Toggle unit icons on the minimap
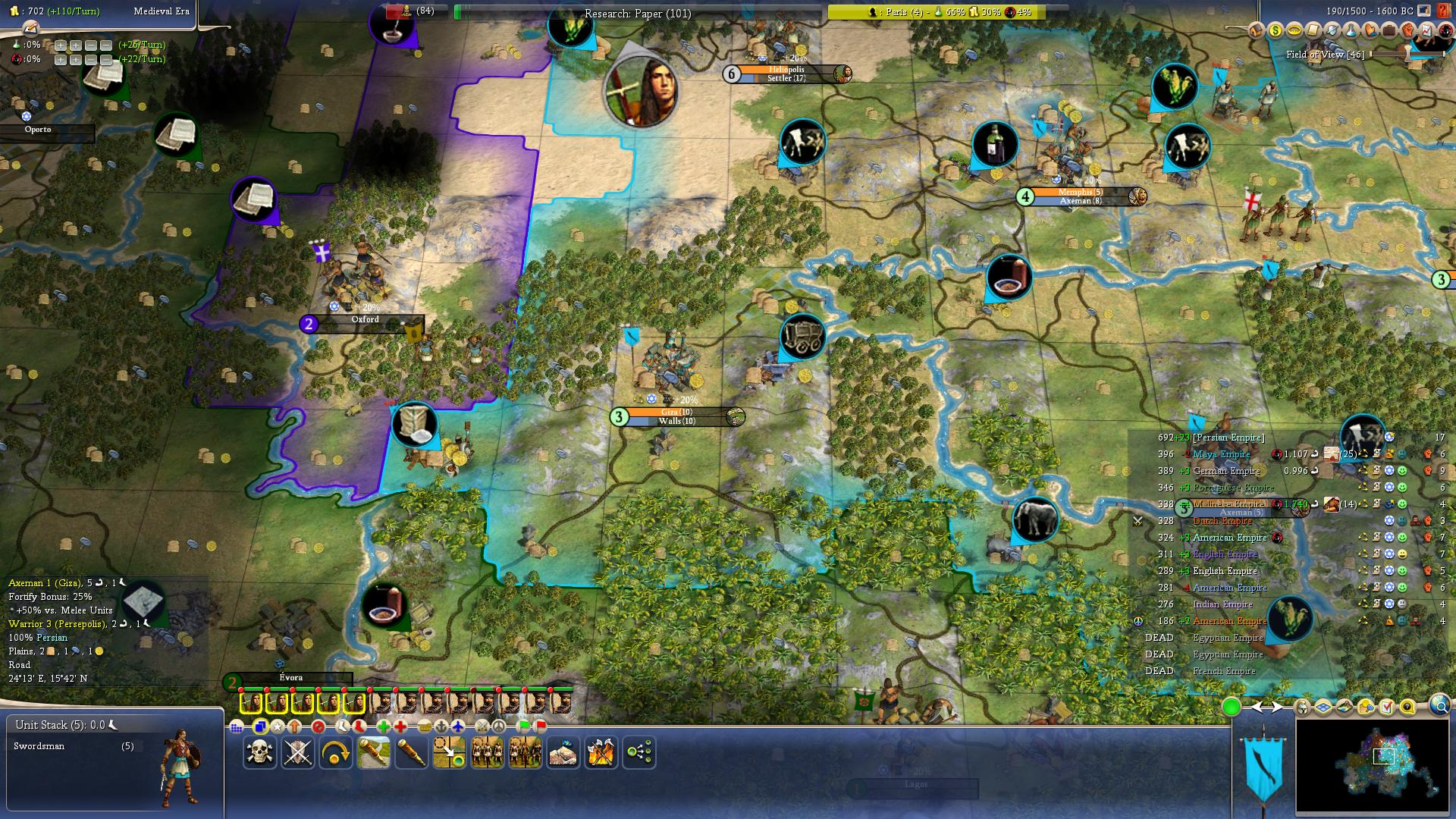1456x819 pixels. coord(1303,708)
